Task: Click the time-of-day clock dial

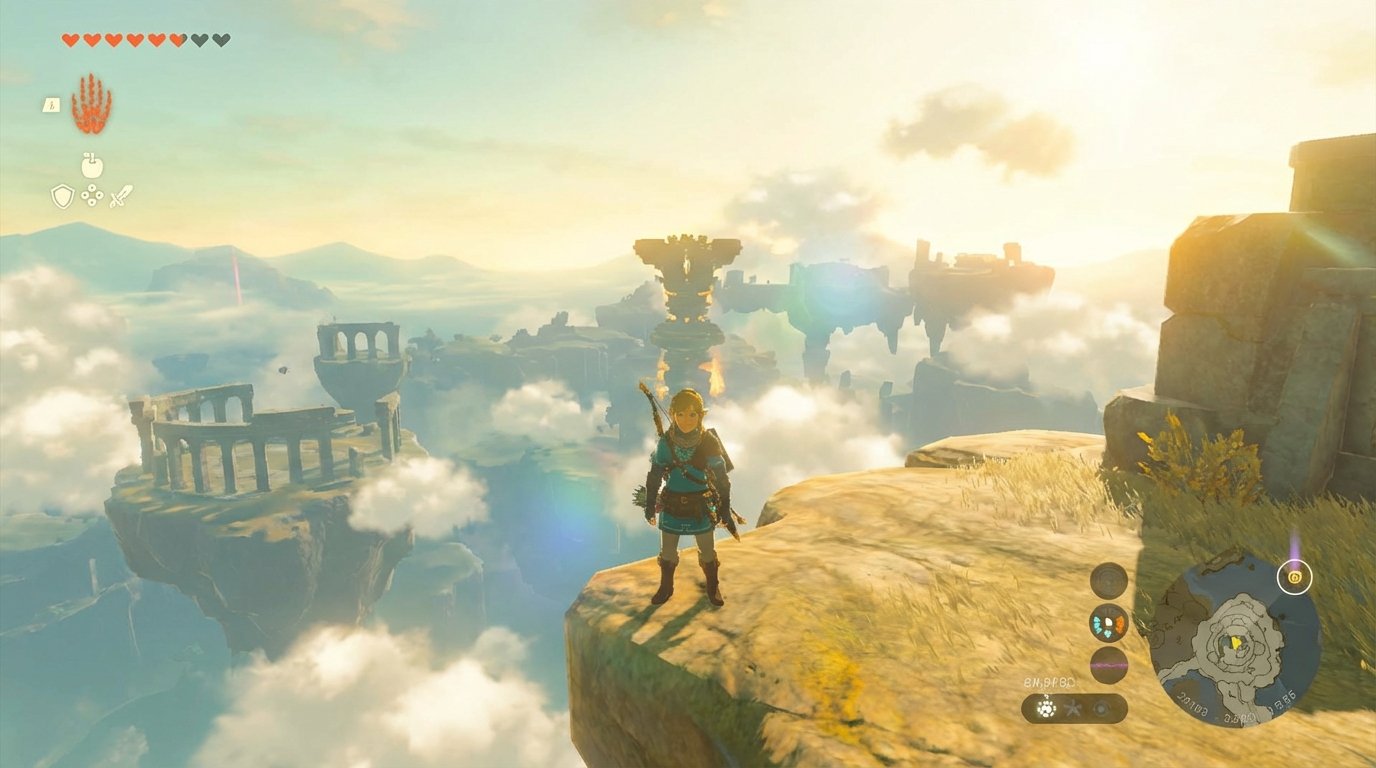Action: point(1107,580)
